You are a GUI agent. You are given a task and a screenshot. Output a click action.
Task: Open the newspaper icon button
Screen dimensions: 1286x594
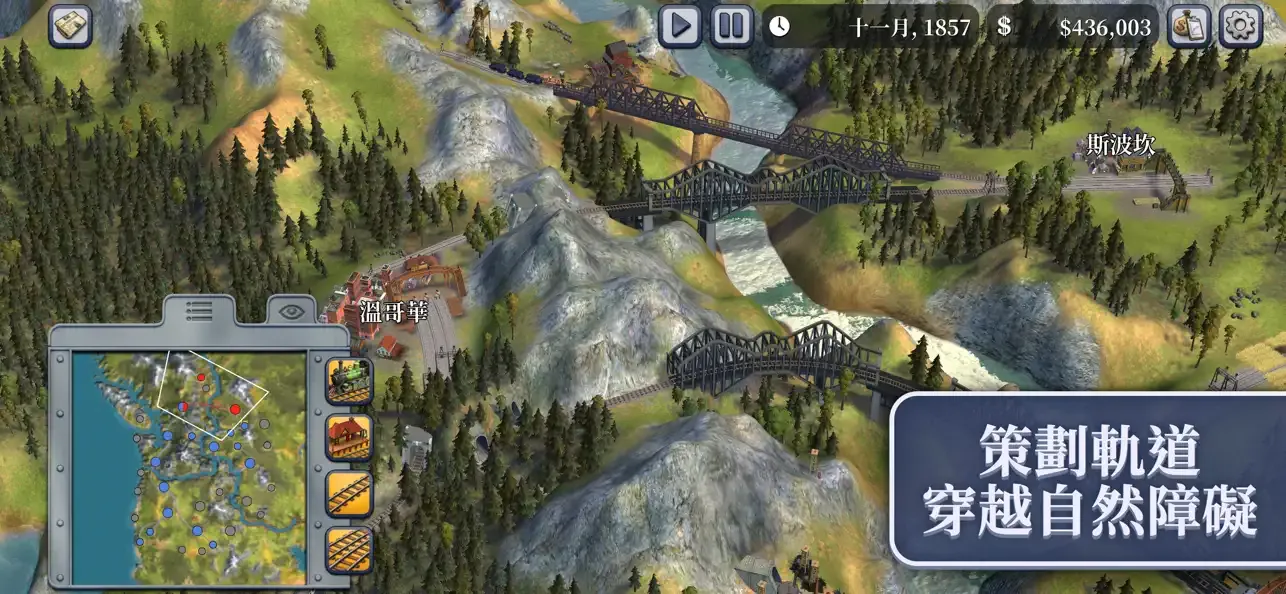tap(71, 27)
